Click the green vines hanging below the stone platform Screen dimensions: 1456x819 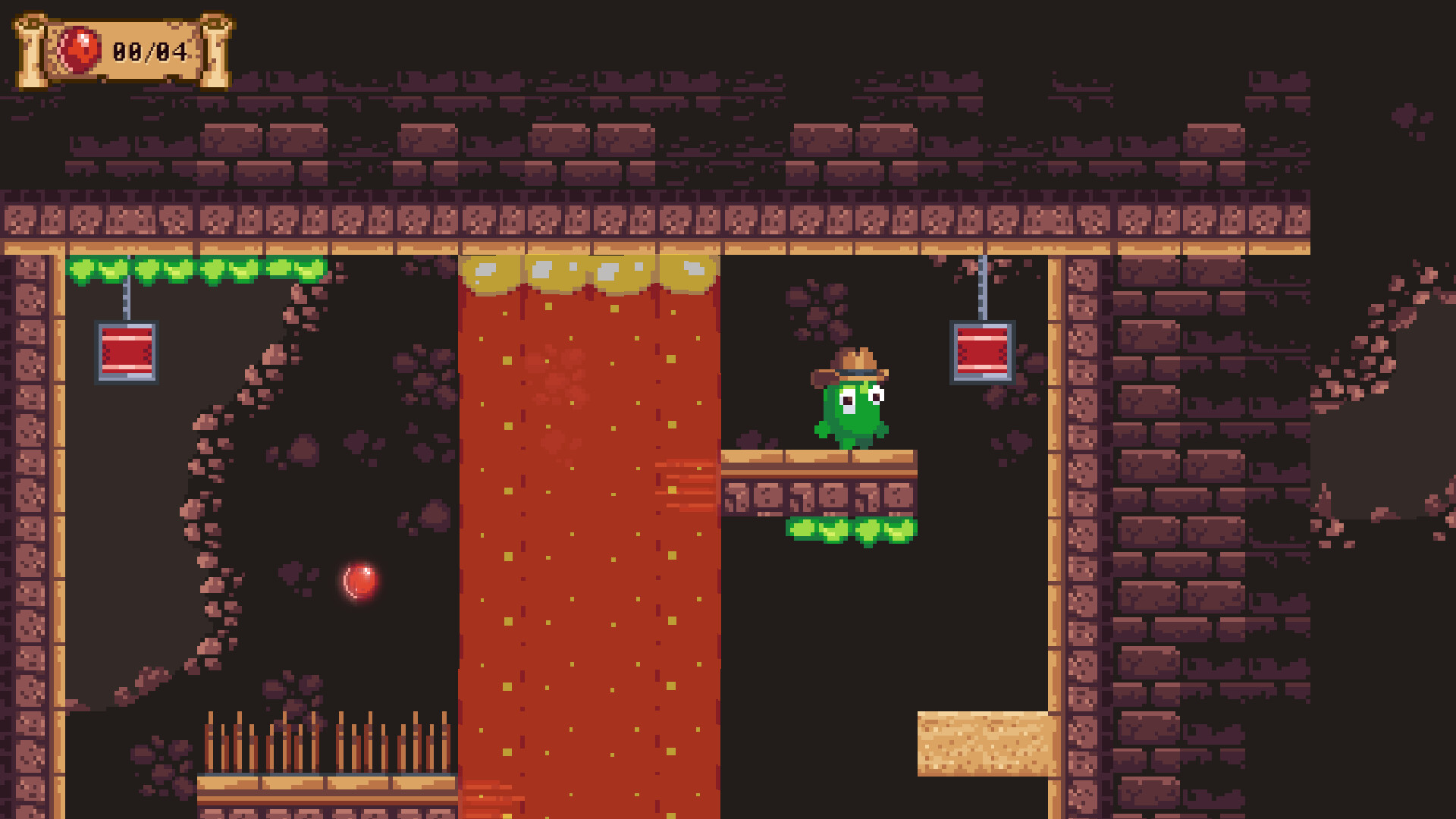click(x=853, y=531)
